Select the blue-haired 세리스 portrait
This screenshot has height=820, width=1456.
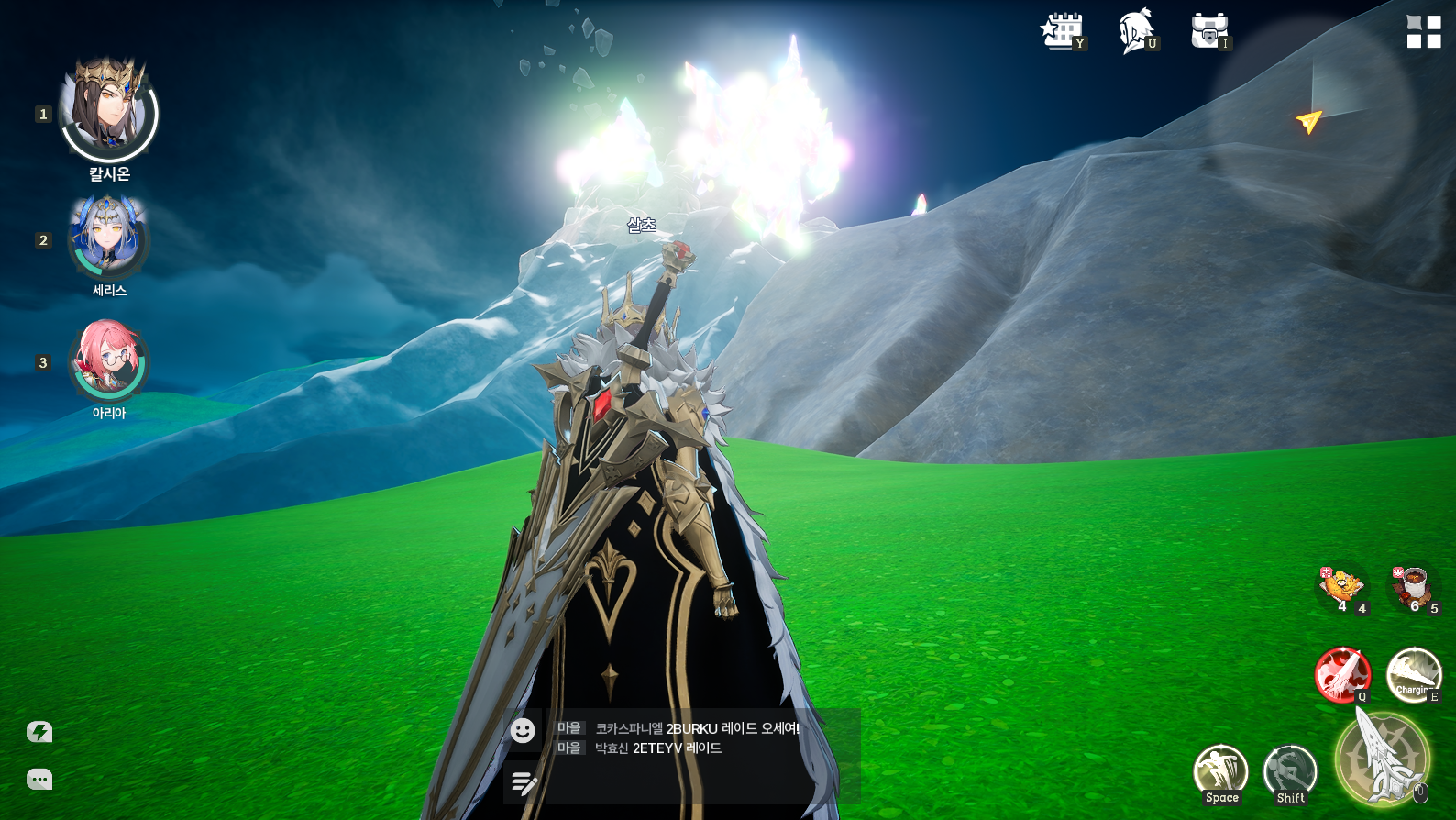pyautogui.click(x=108, y=237)
